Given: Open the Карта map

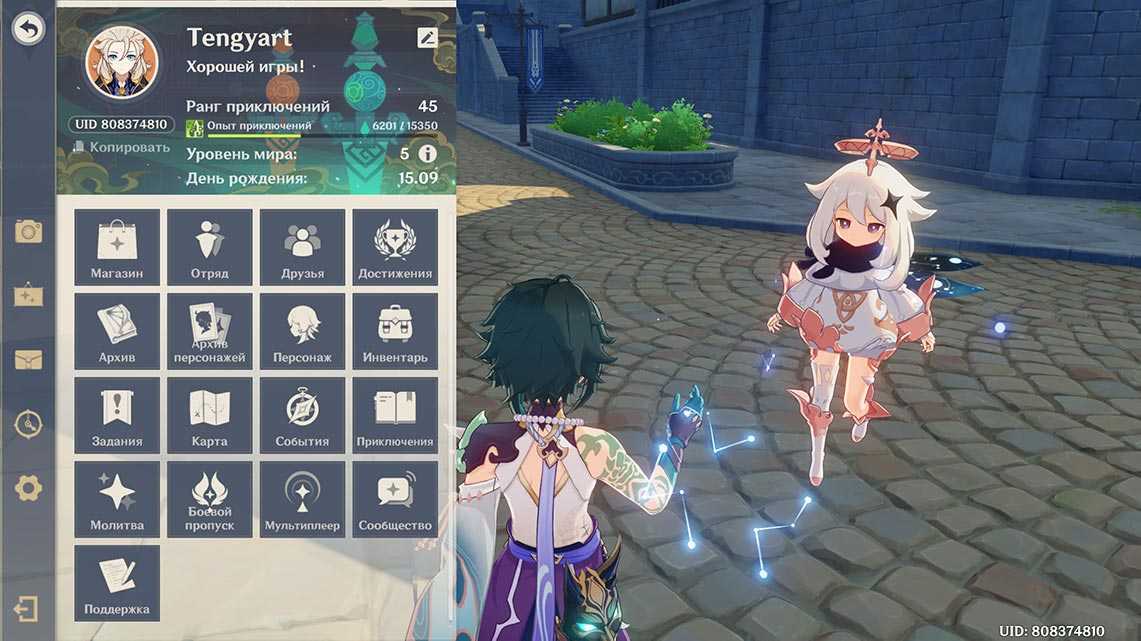Looking at the screenshot, I should pos(210,415).
